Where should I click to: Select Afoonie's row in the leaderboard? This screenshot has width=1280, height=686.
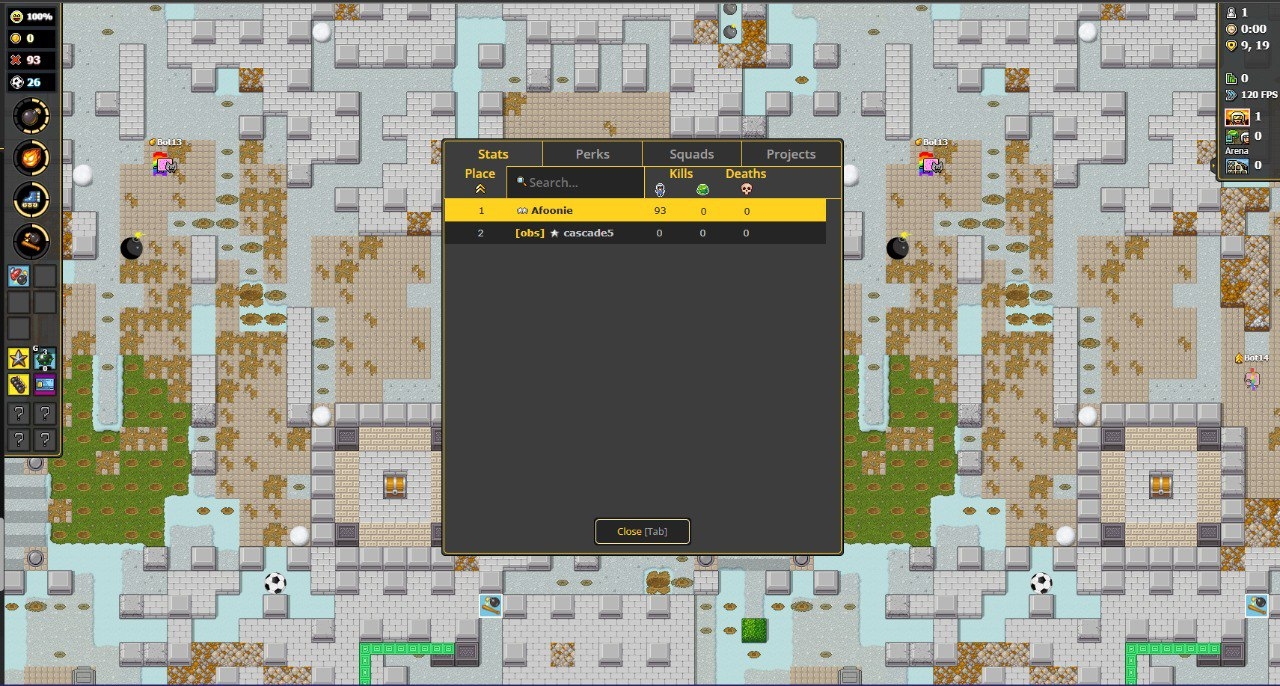[x=635, y=211]
